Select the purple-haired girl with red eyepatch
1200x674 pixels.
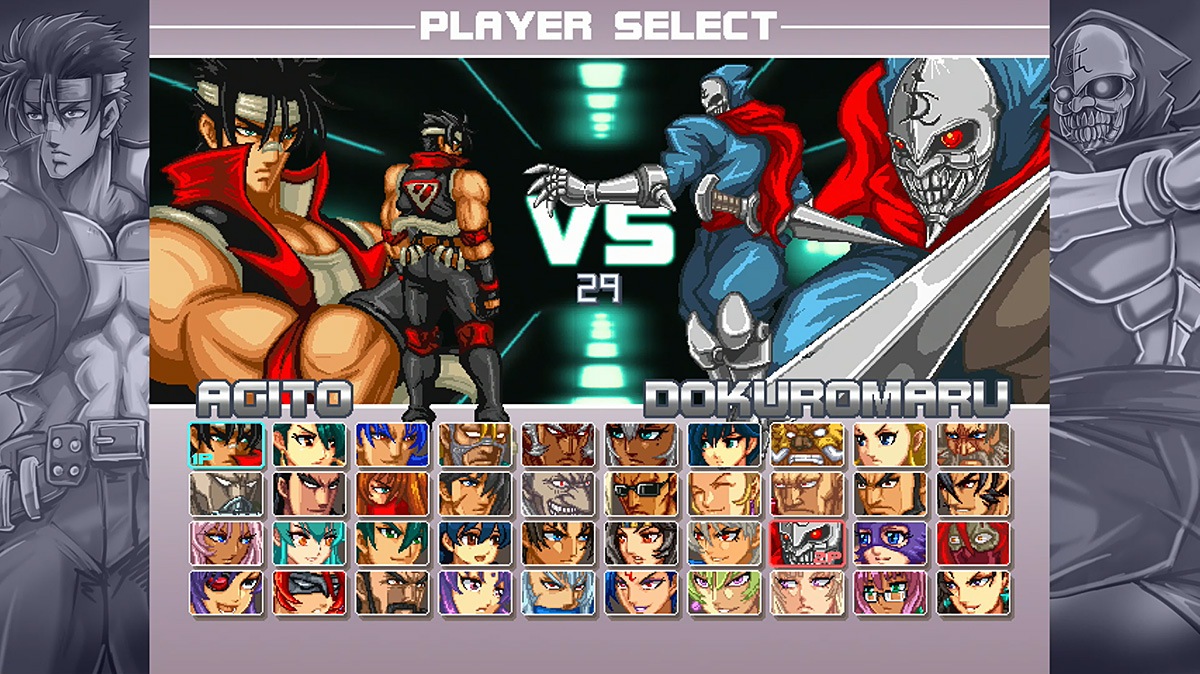226,592
